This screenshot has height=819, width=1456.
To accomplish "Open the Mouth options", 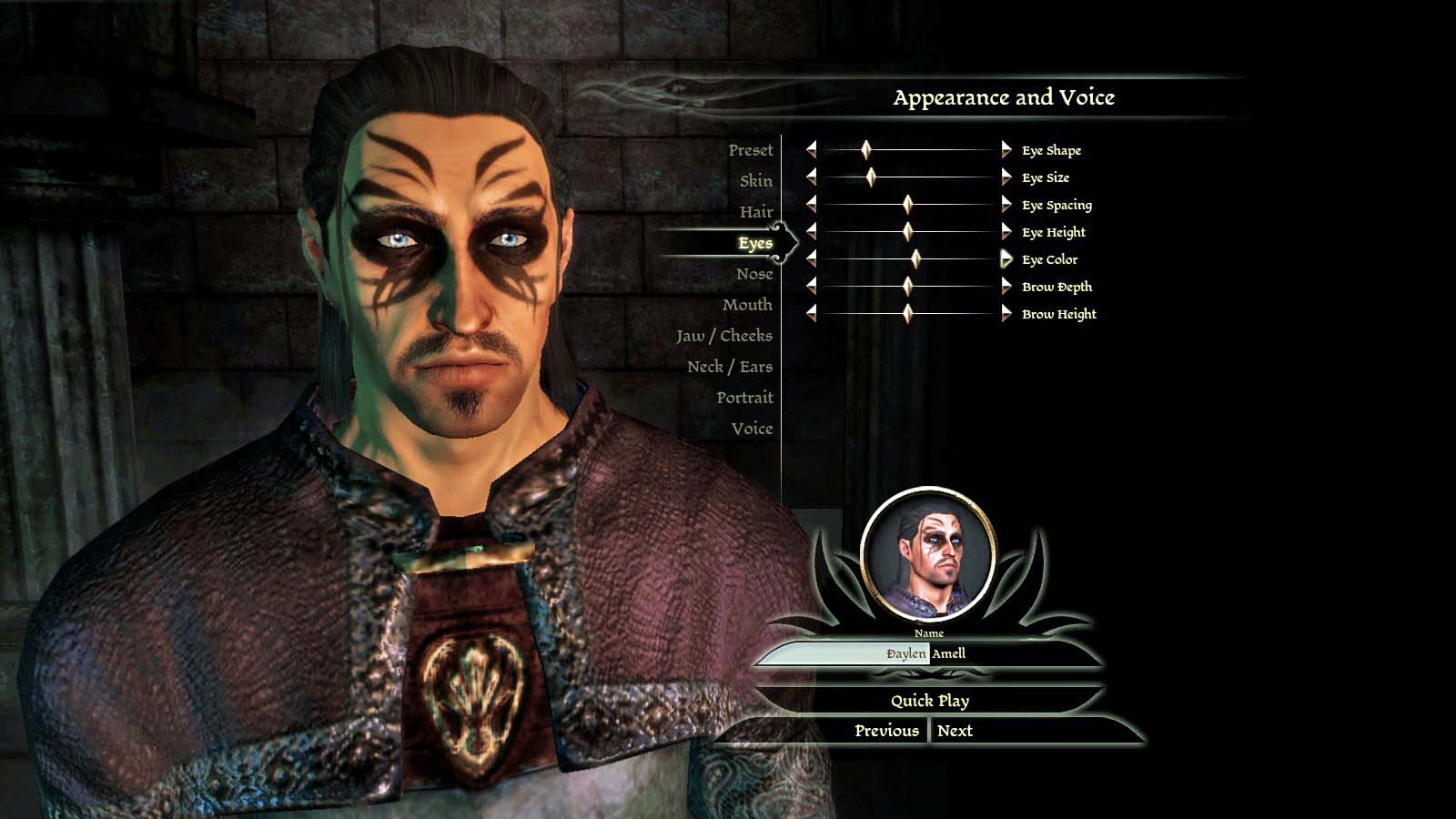I will click(x=747, y=305).
